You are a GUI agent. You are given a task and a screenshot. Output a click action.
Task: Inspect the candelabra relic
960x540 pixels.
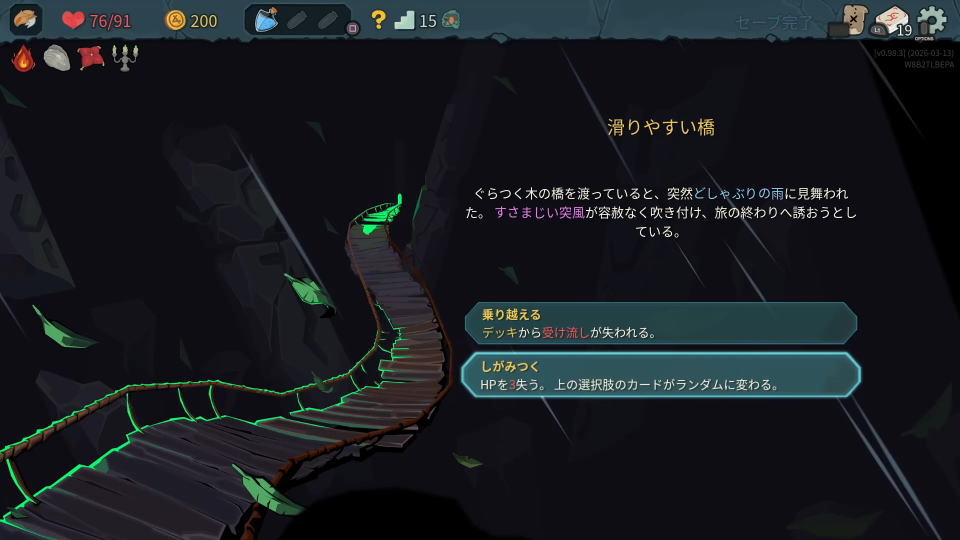(x=125, y=58)
